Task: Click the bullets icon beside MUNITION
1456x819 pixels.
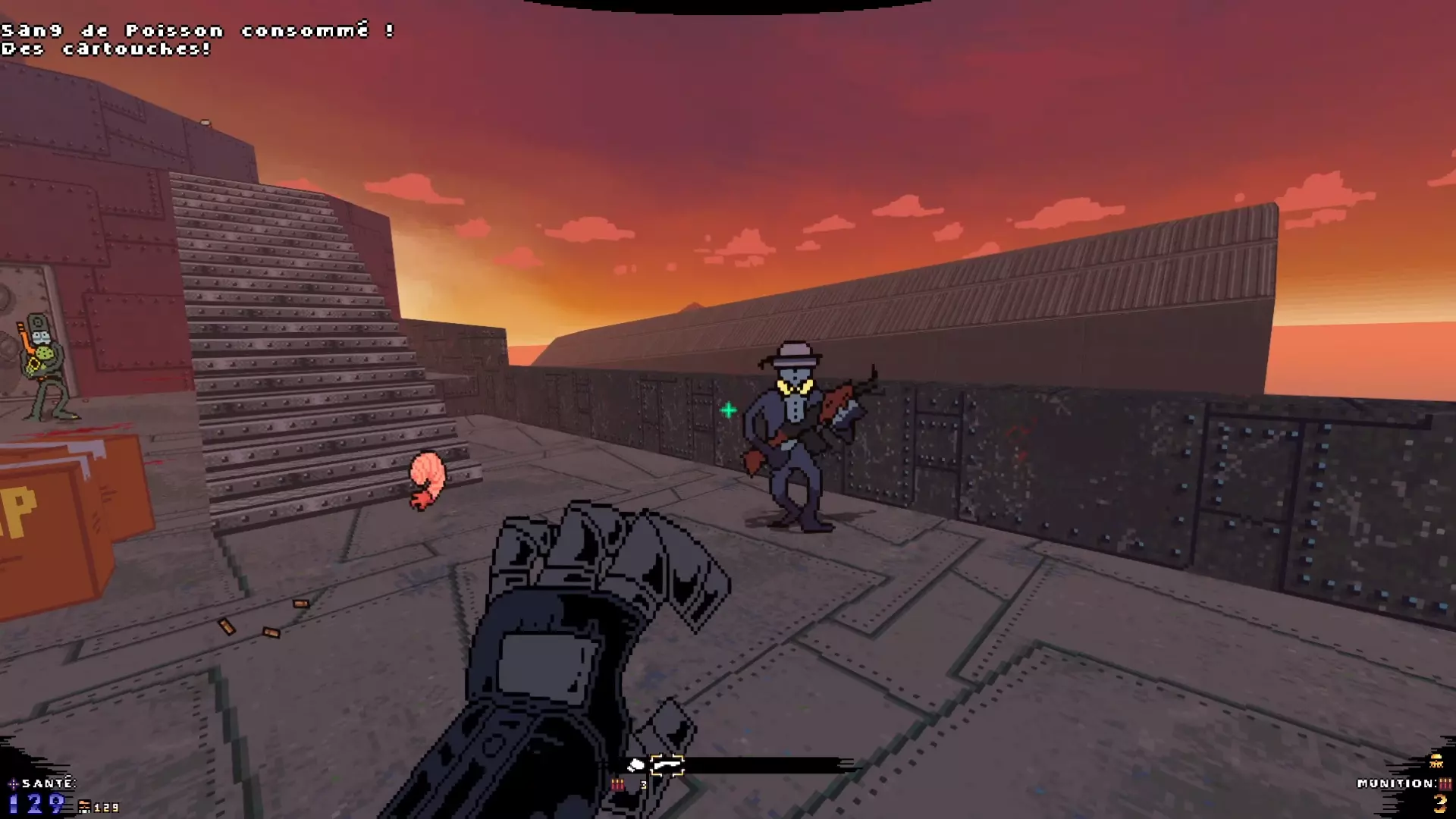Action: point(1445,784)
